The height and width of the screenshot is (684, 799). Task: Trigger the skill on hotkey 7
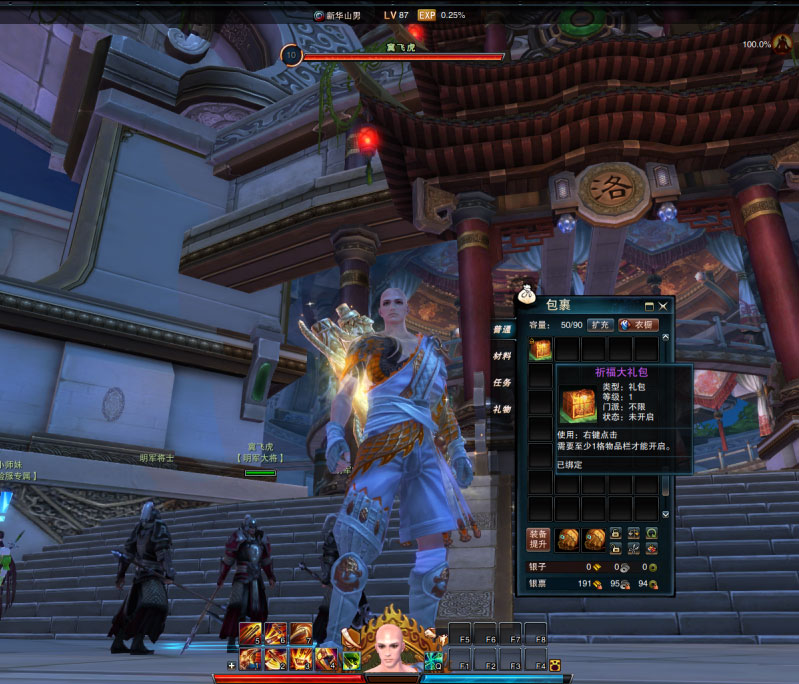300,635
